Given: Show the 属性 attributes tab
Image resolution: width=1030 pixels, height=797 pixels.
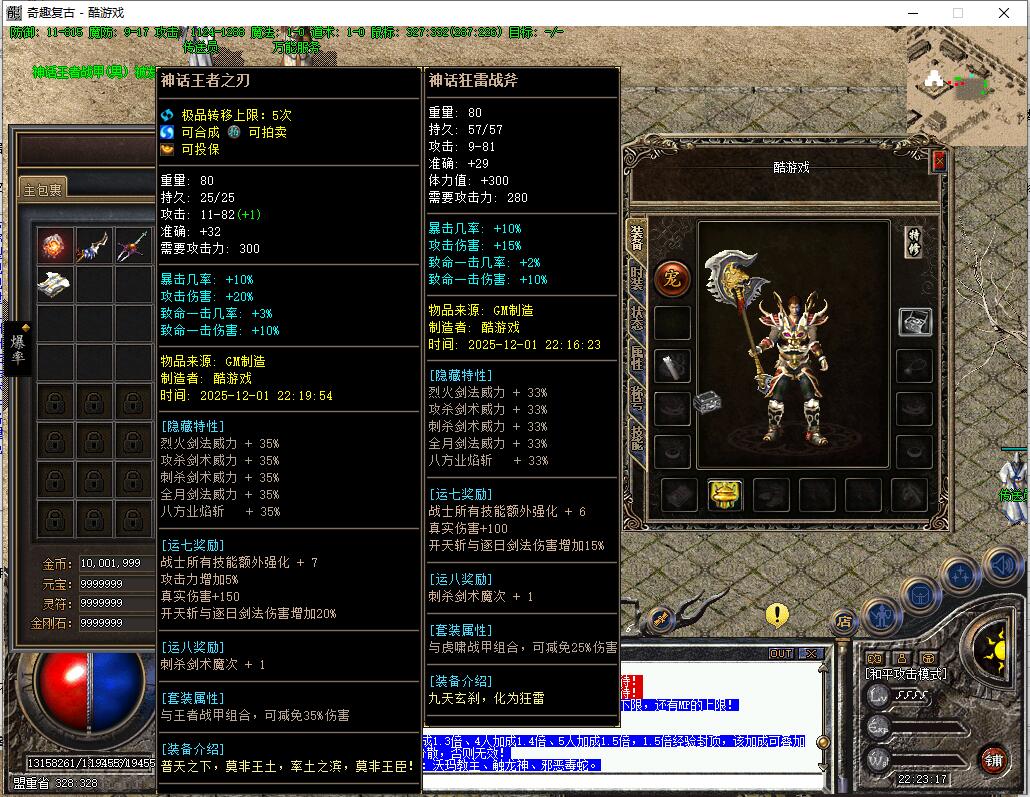Looking at the screenshot, I should 635,358.
